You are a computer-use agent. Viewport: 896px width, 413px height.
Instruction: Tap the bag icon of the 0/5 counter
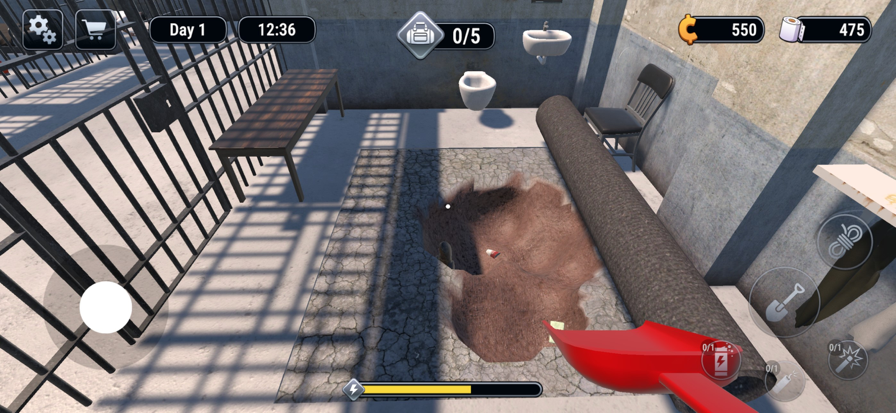(420, 36)
